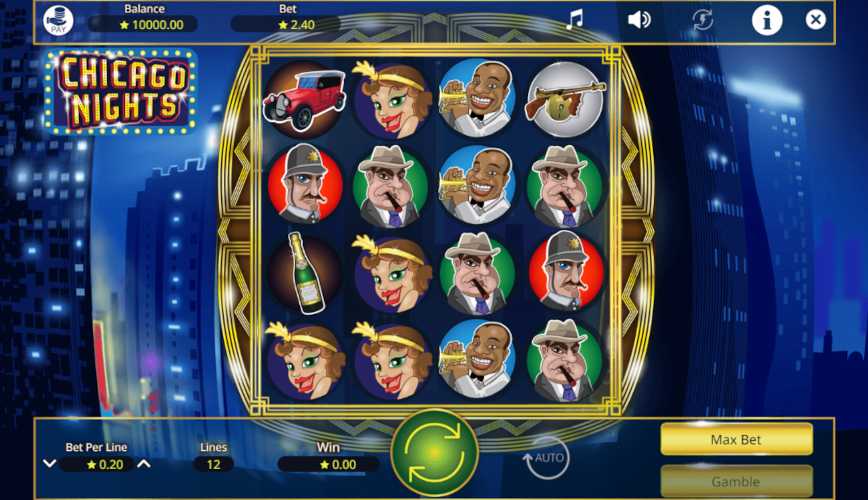The height and width of the screenshot is (500, 868).
Task: Open the Gamble feature
Action: 736,481
